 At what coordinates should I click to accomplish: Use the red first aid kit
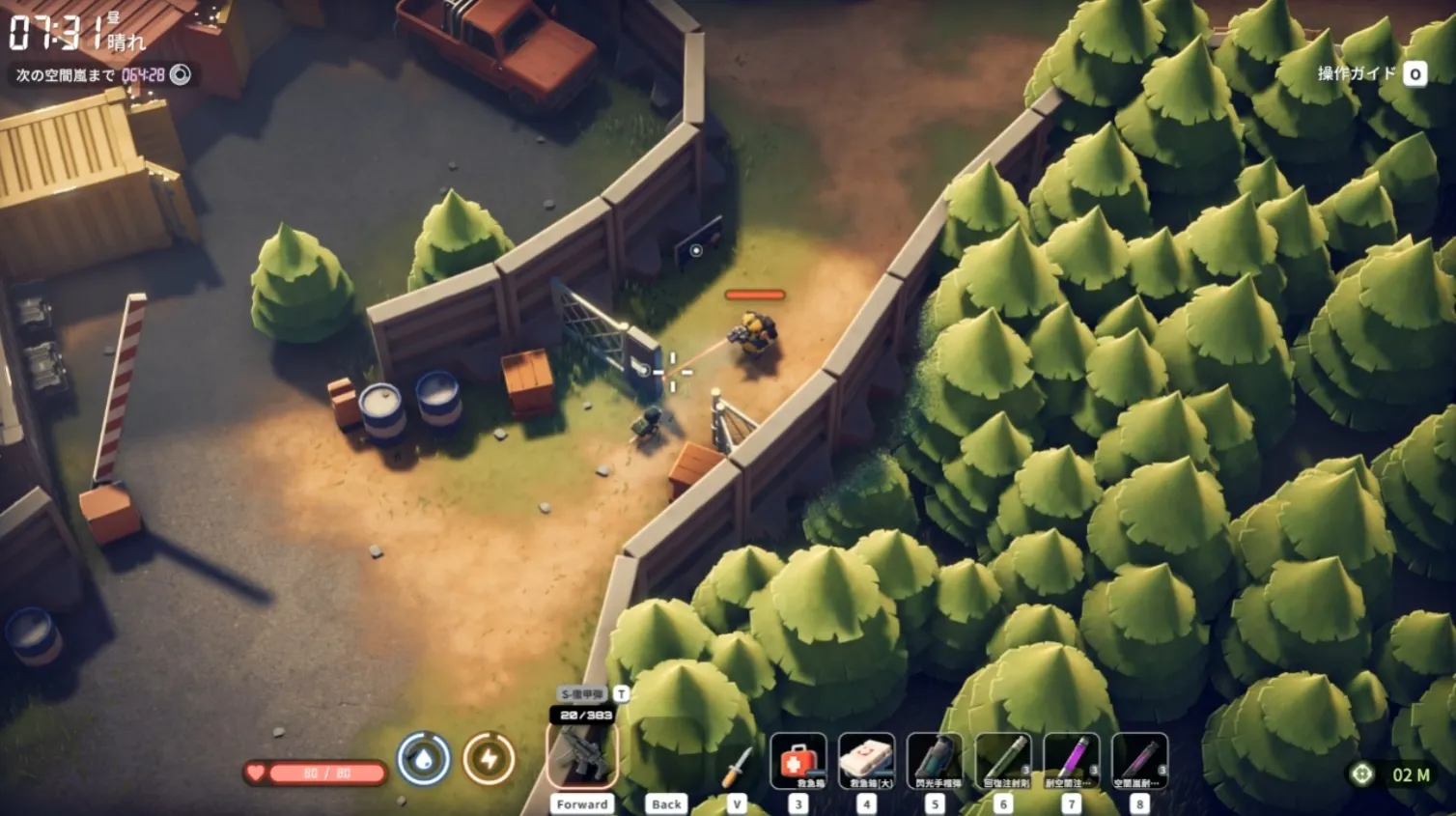coord(798,761)
